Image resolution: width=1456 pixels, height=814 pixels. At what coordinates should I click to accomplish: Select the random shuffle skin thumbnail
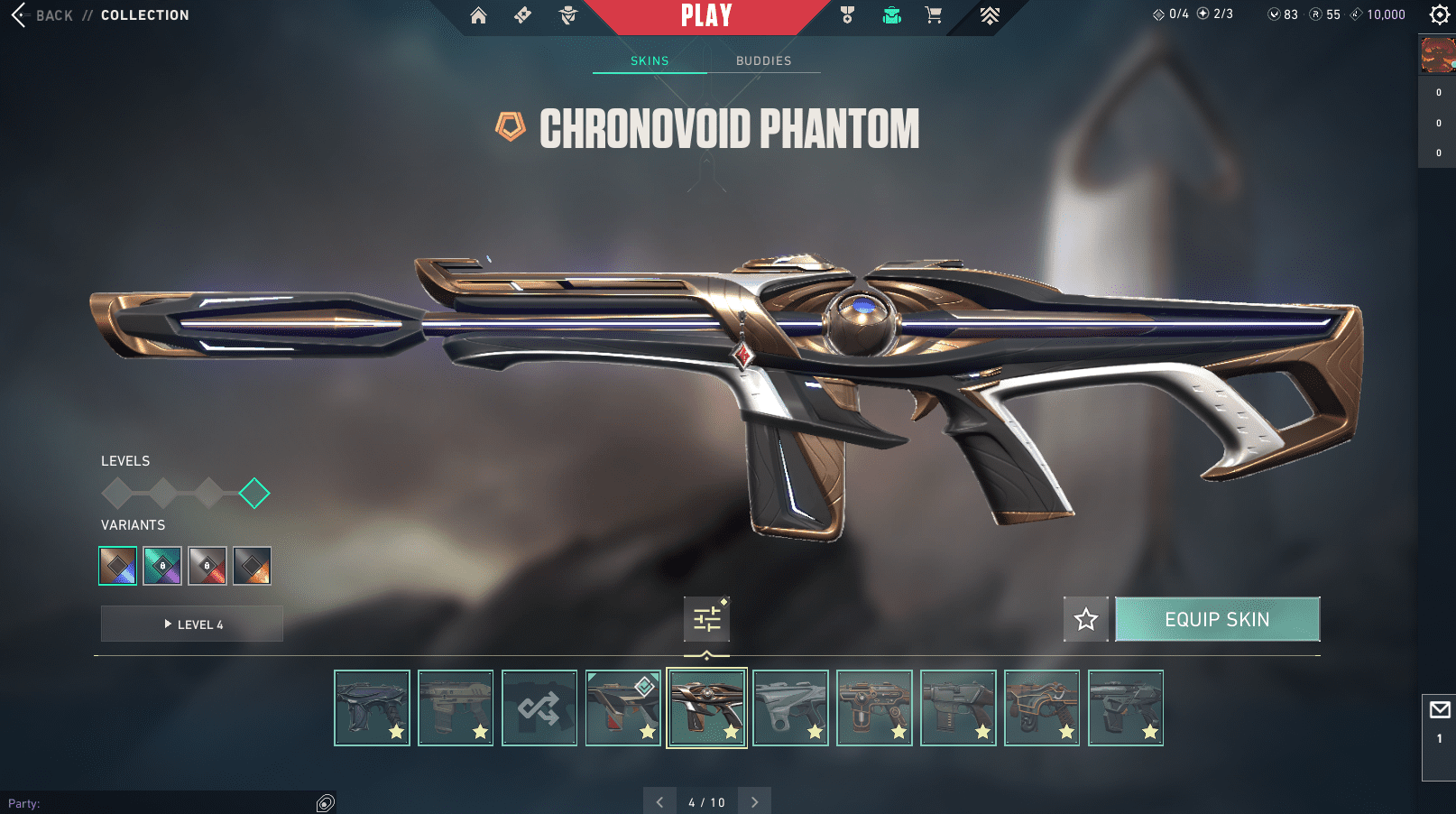539,708
